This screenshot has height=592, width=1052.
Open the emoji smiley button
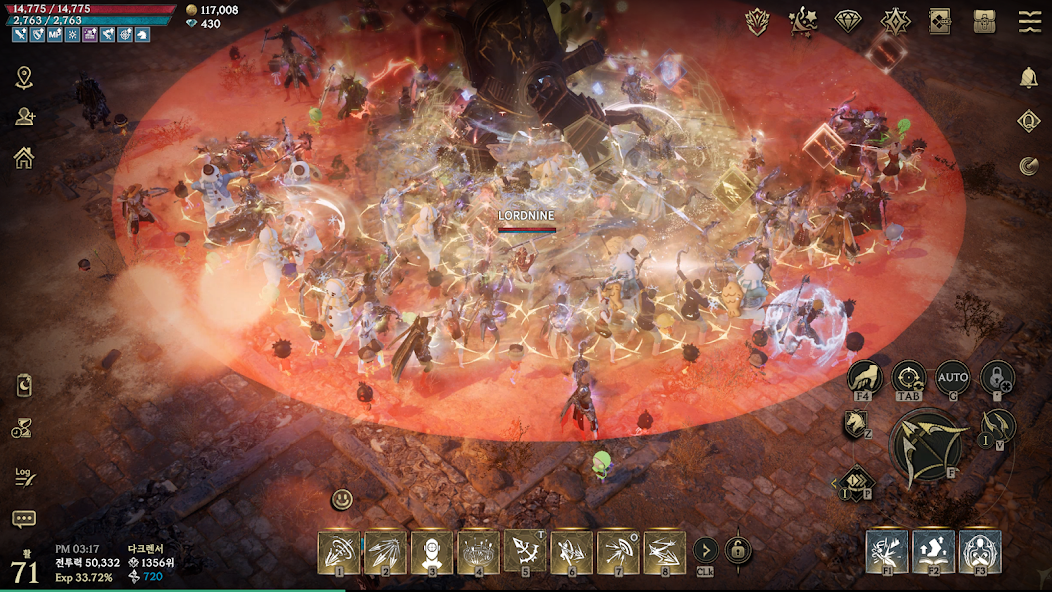point(343,499)
